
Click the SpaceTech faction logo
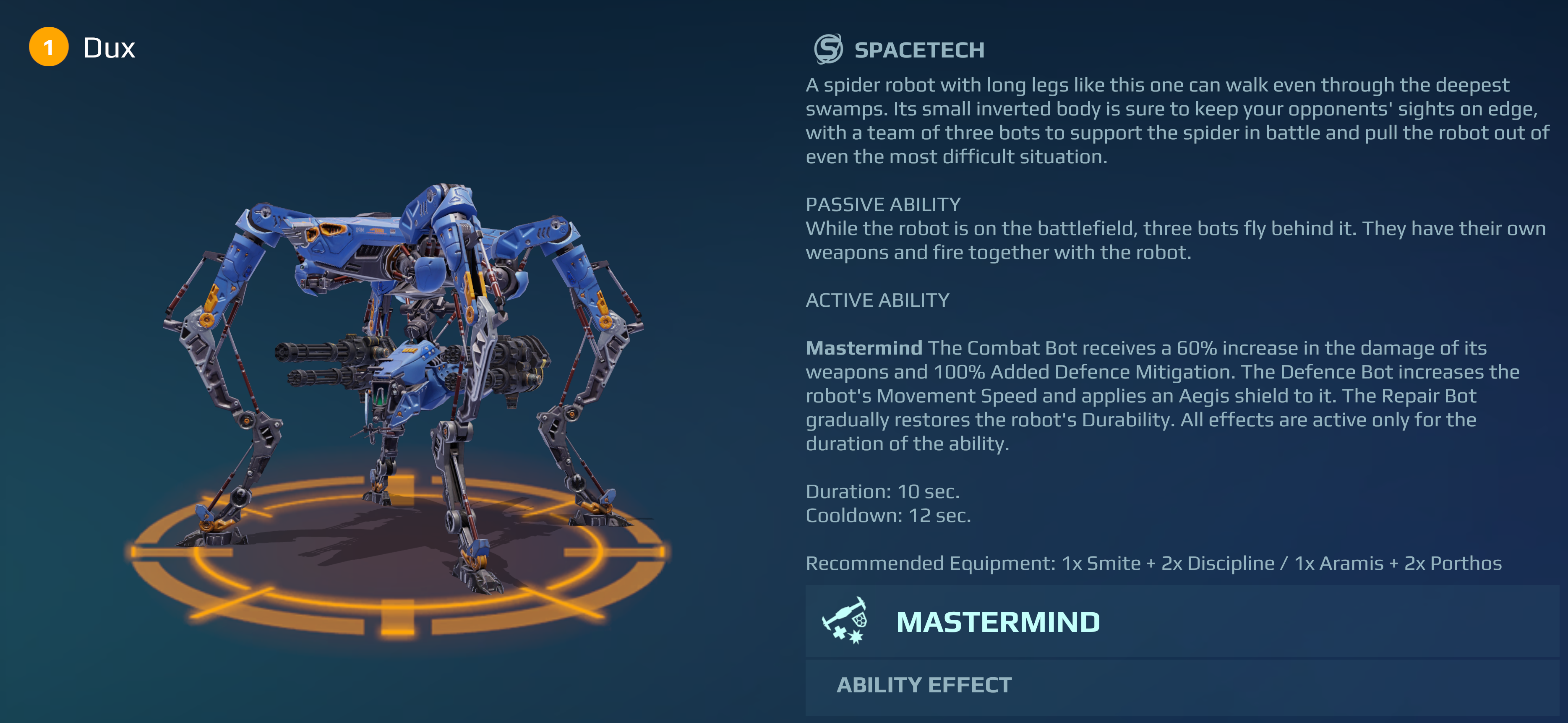(x=828, y=49)
